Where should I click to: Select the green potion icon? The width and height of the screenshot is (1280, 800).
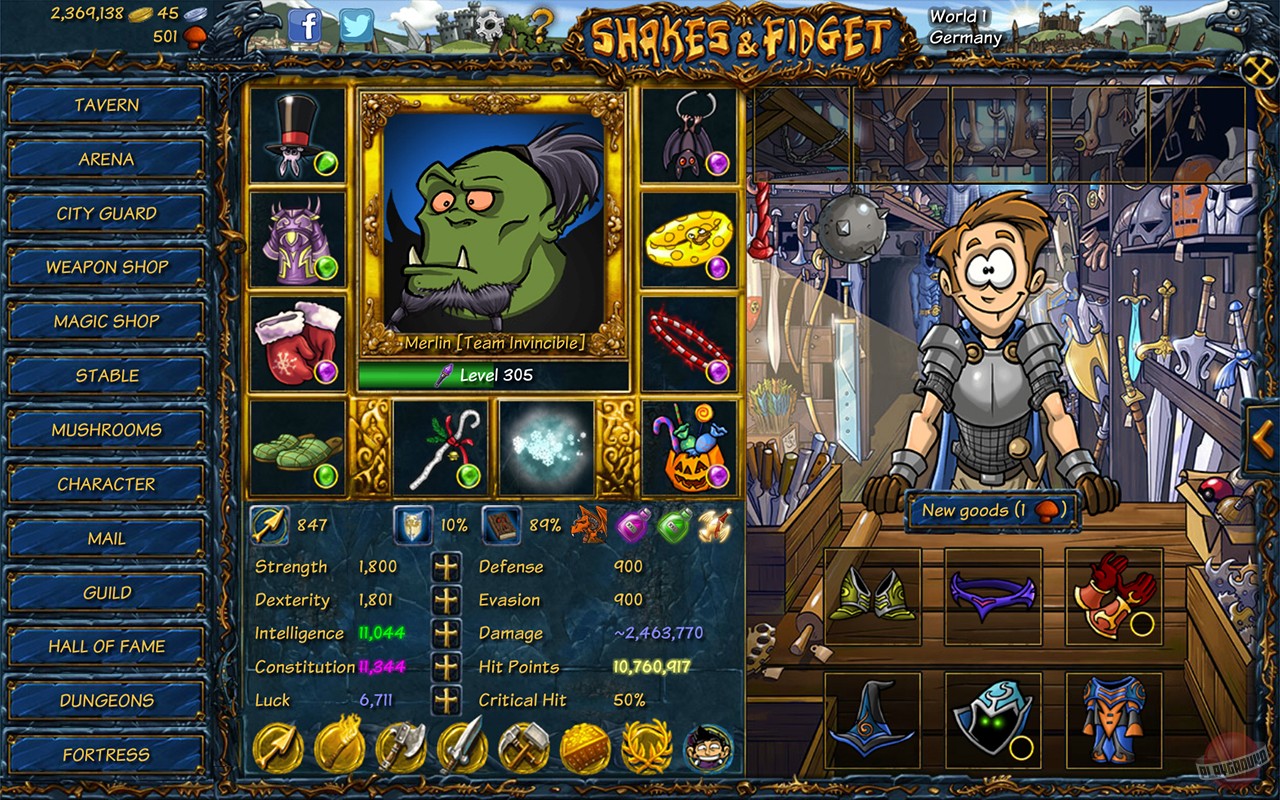click(x=674, y=522)
